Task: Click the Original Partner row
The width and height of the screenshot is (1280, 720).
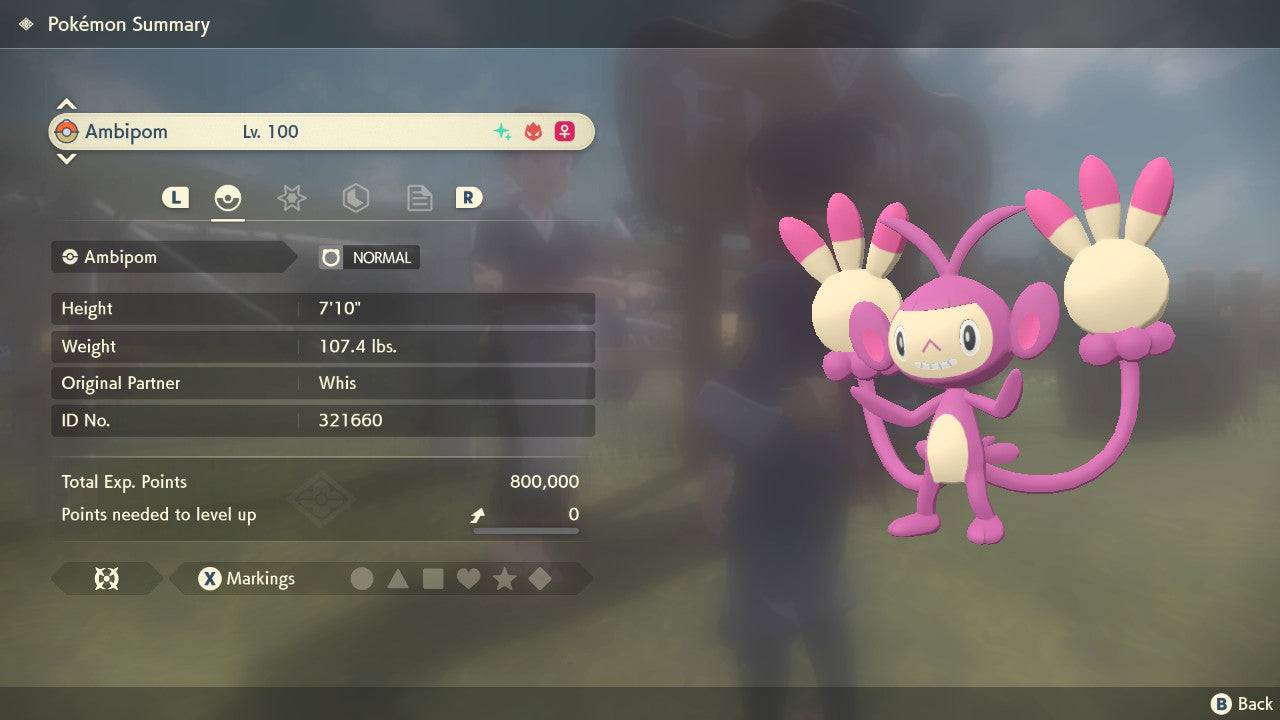Action: click(x=322, y=383)
